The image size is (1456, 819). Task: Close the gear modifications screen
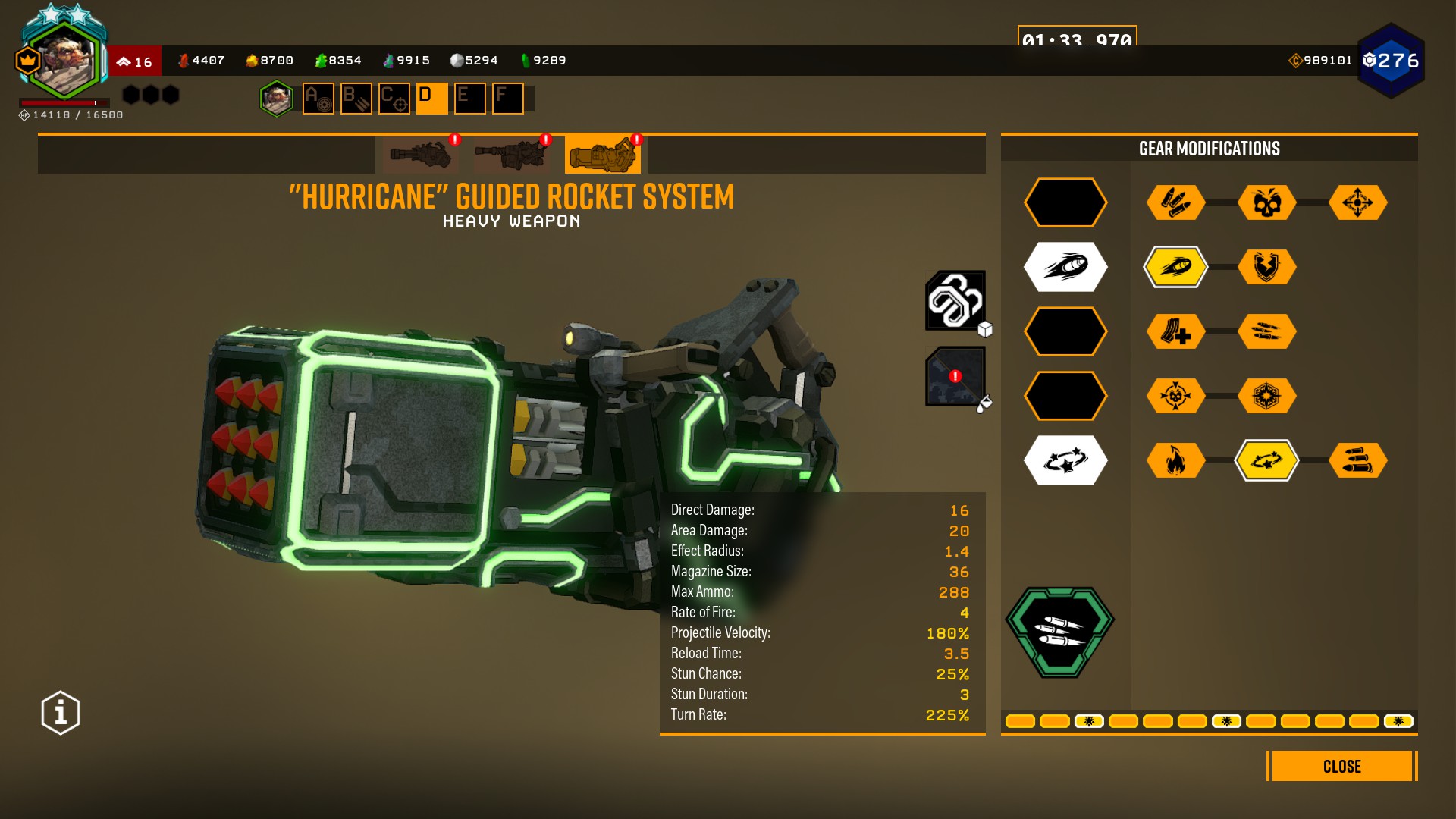(x=1341, y=766)
